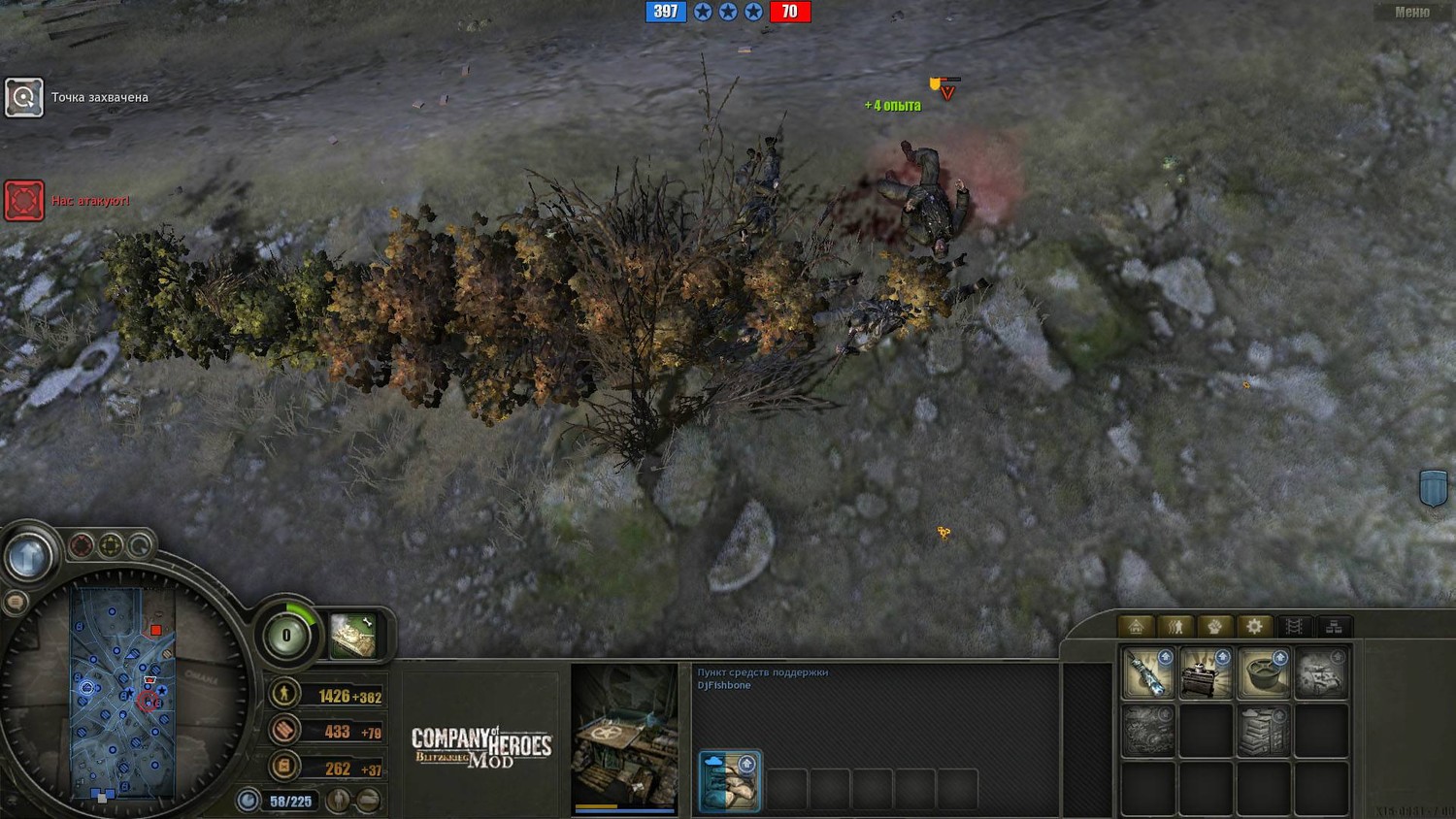
Task: Select the wrapped weapon upgrade icon
Action: pos(1147,672)
